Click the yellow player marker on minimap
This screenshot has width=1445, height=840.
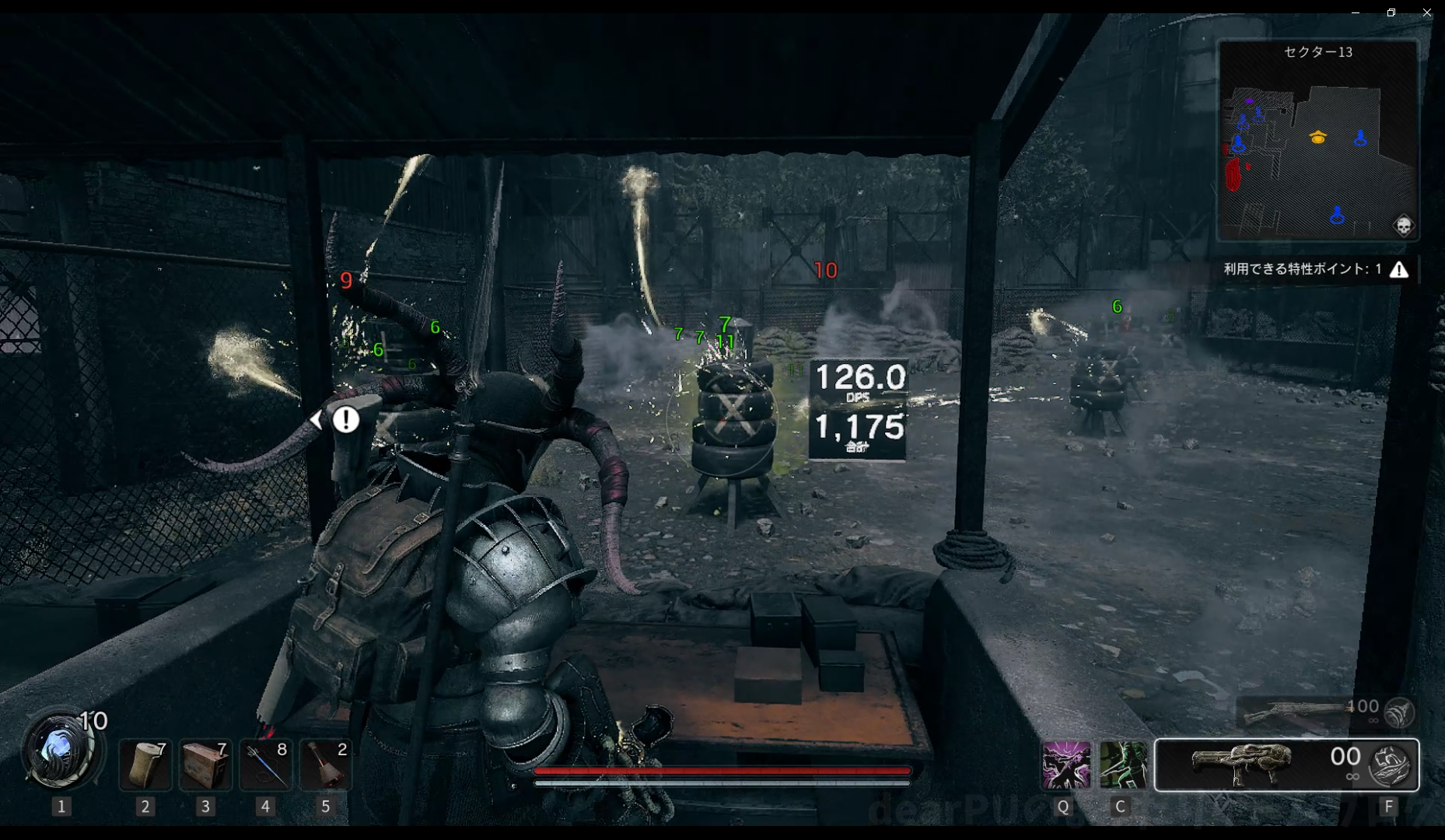click(x=1317, y=138)
